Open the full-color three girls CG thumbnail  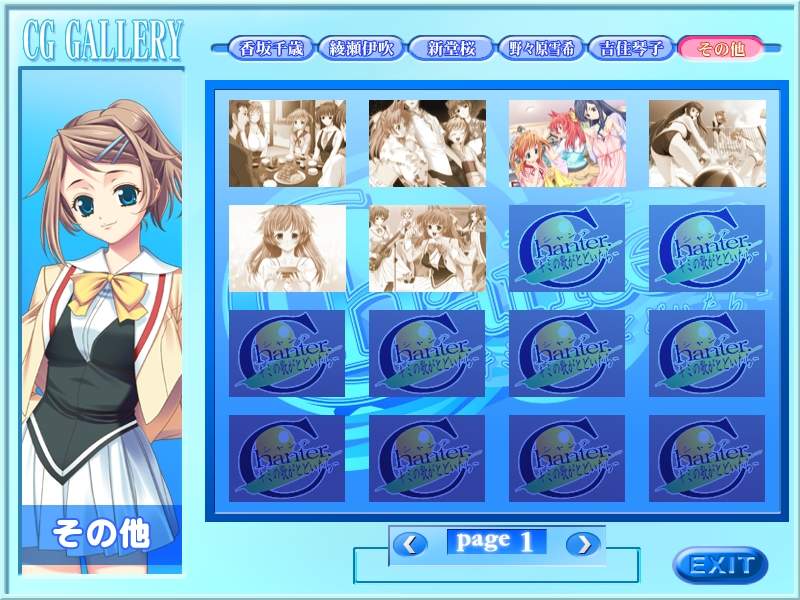point(567,143)
